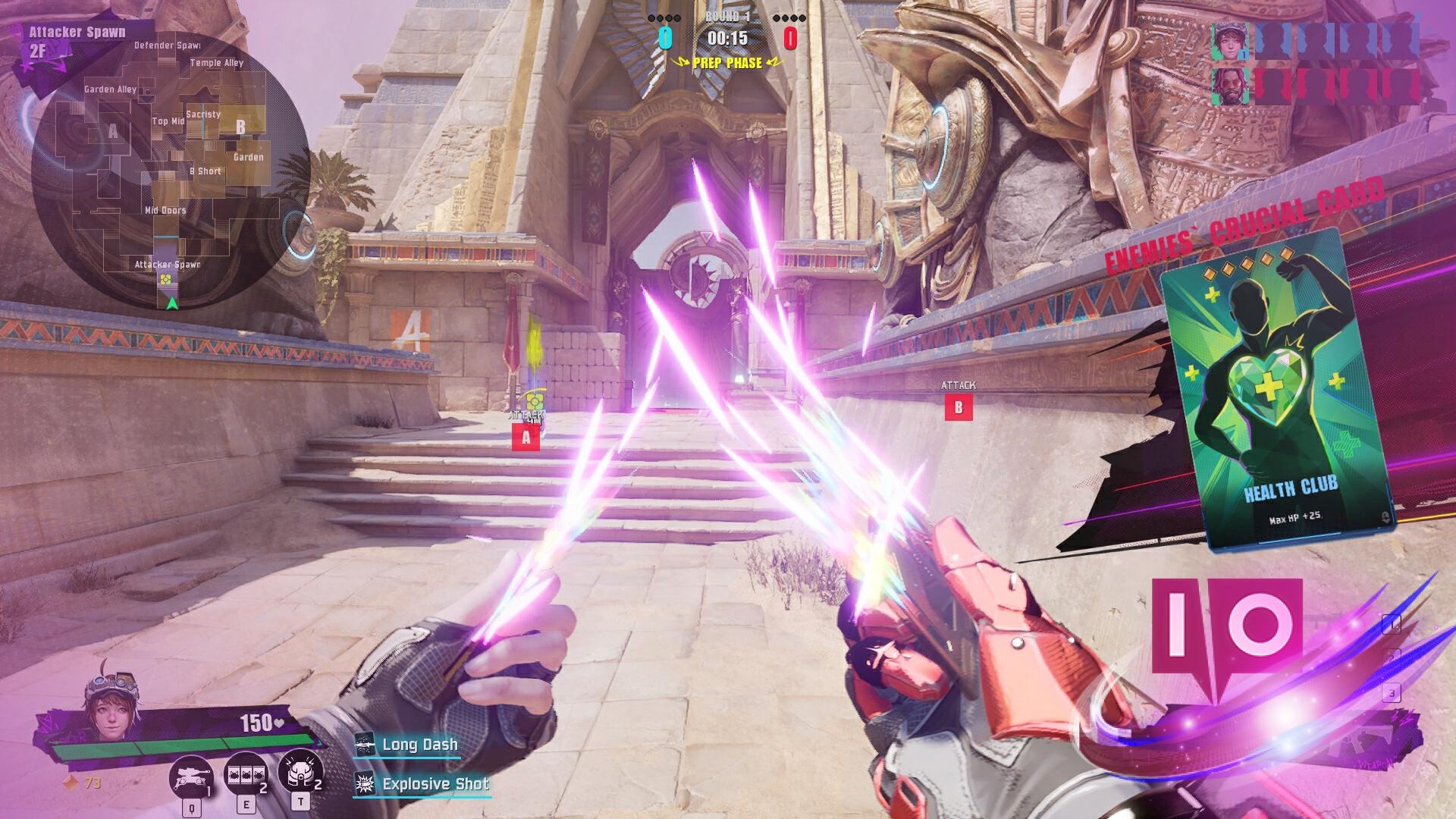
Task: Click the Attack A objective marker
Action: [526, 437]
